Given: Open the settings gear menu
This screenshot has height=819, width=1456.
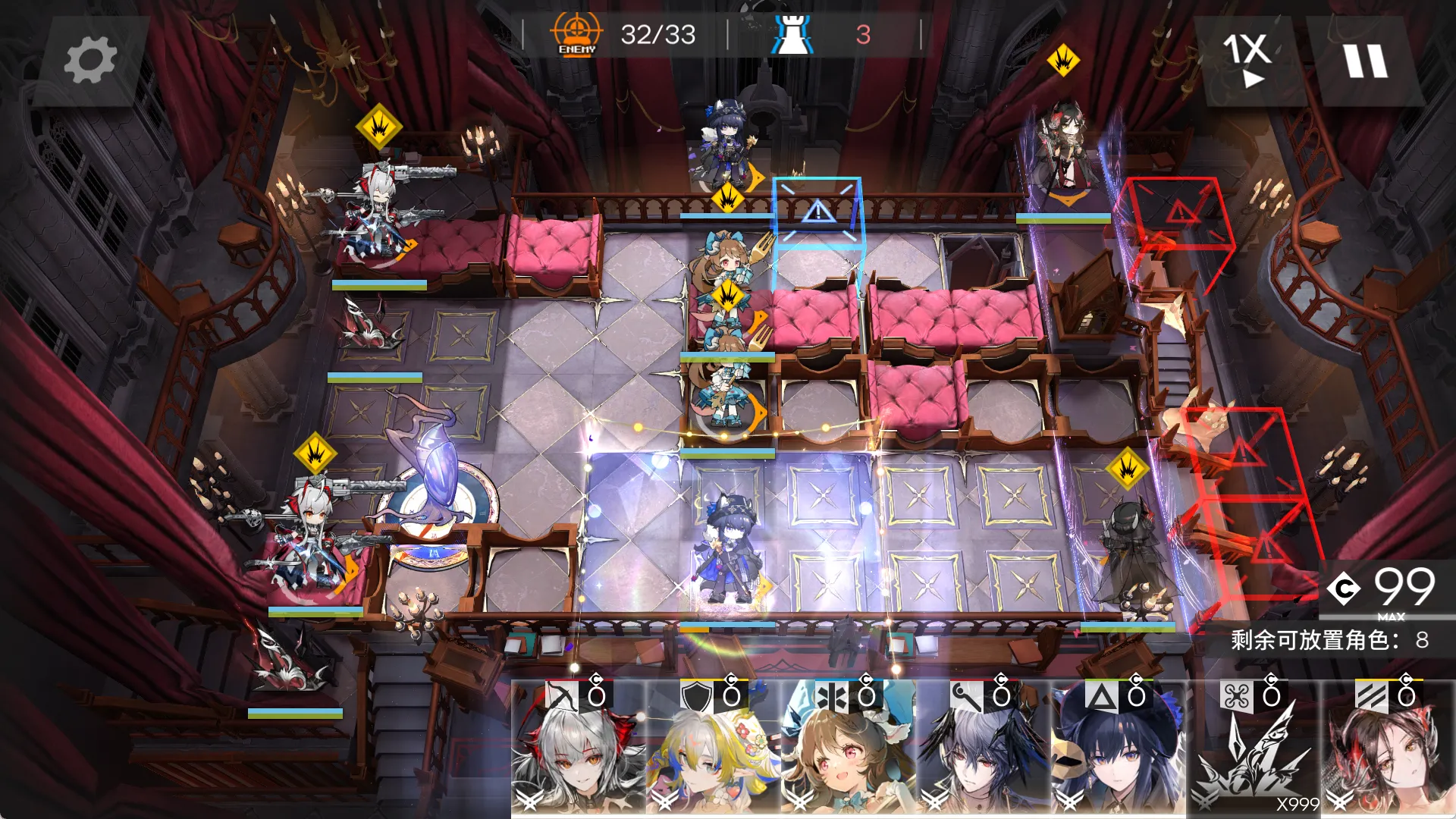Looking at the screenshot, I should tap(90, 61).
